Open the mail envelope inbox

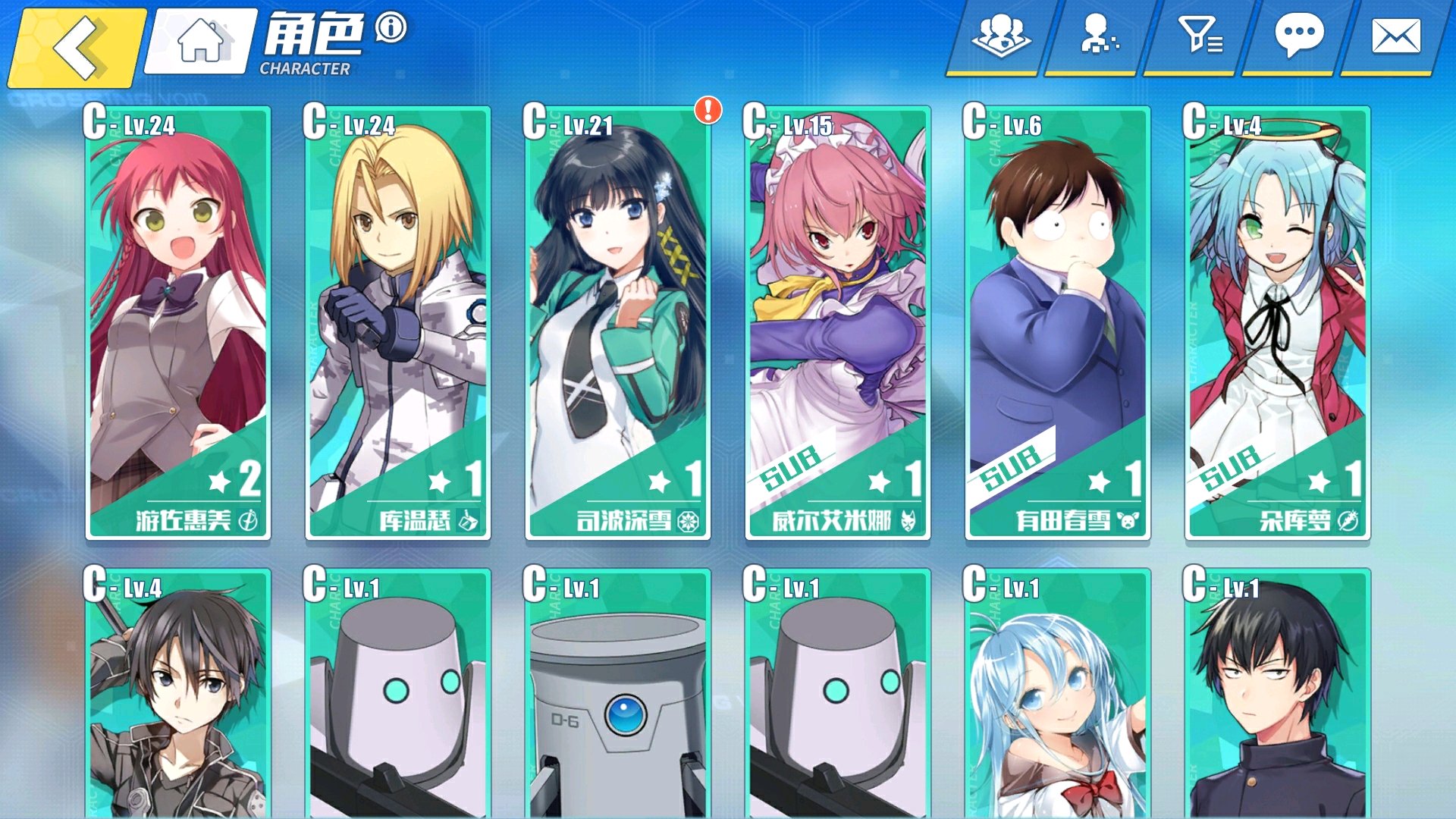pos(1395,36)
